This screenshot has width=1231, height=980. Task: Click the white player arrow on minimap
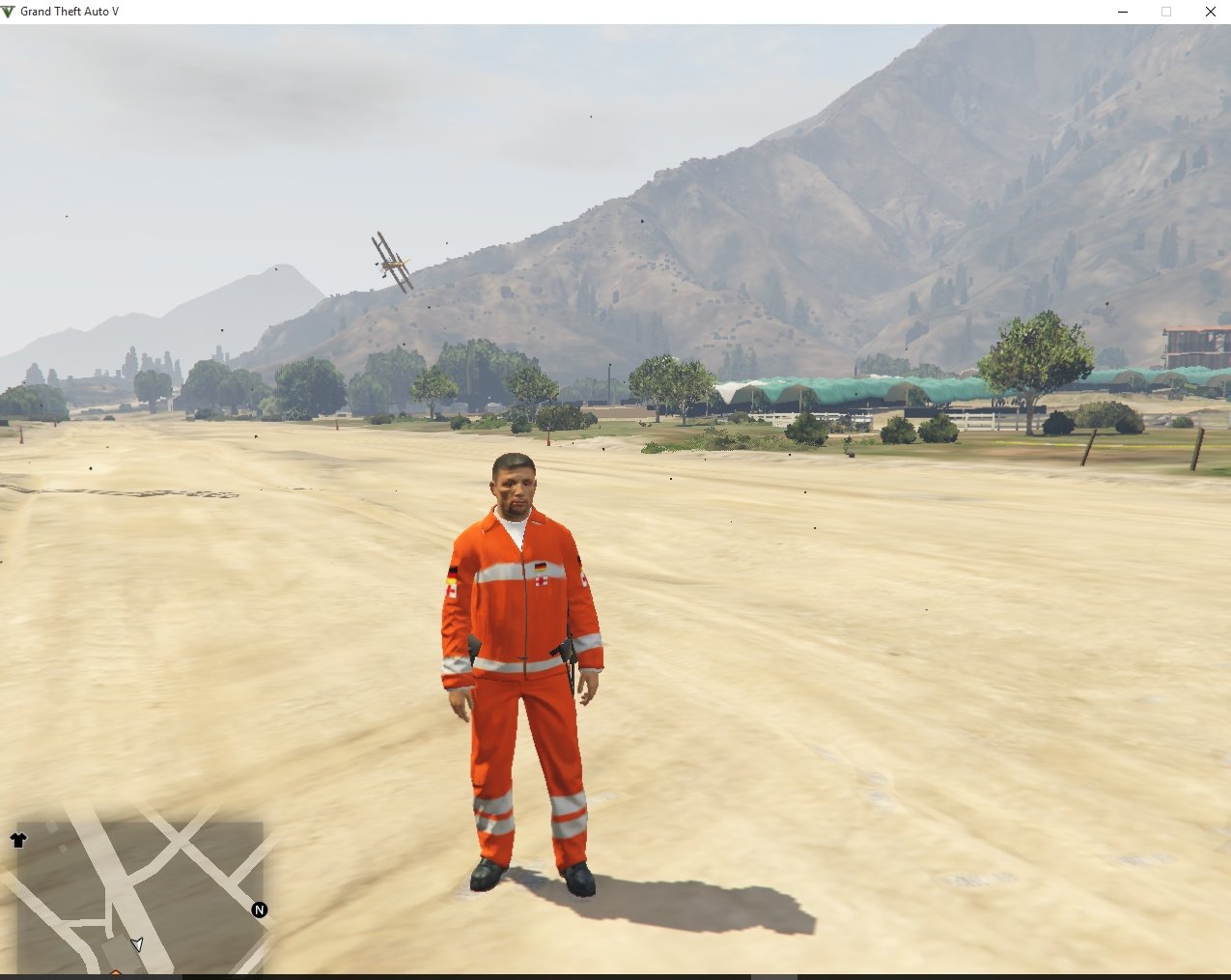(x=137, y=944)
